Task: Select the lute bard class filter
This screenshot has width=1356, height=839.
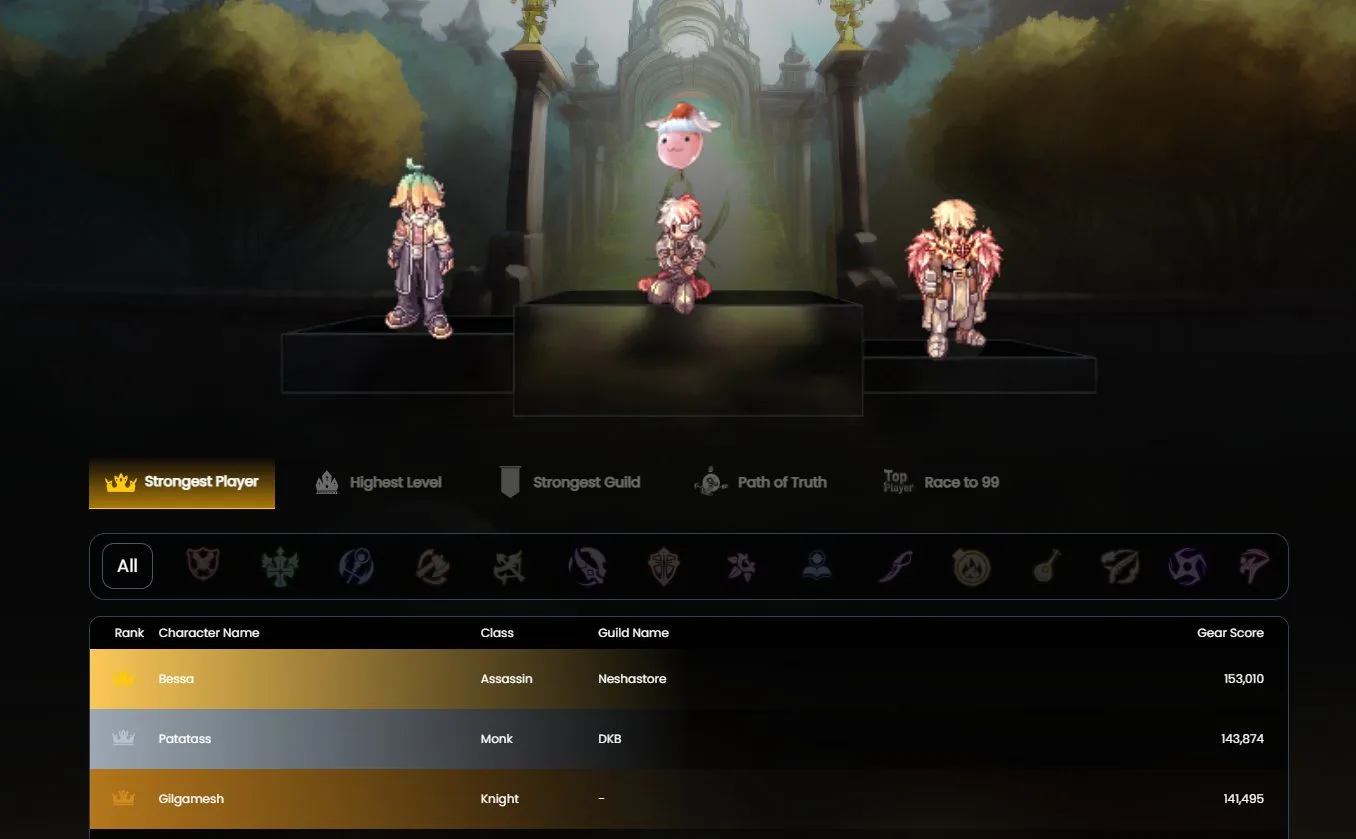Action: pyautogui.click(x=1046, y=566)
